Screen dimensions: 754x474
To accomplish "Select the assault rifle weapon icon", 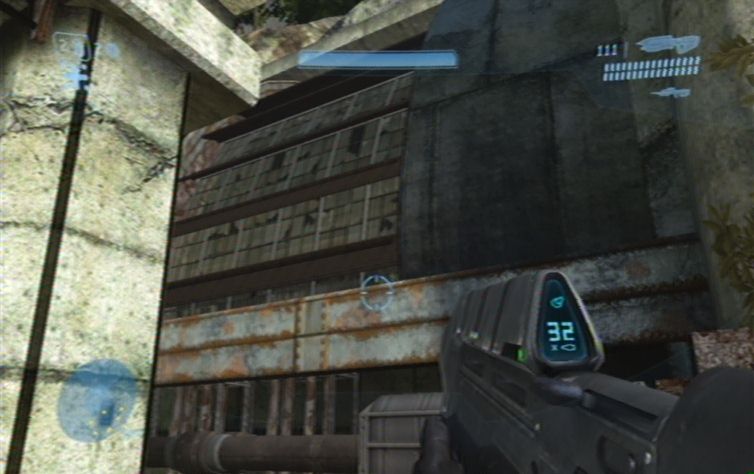I will pos(667,45).
